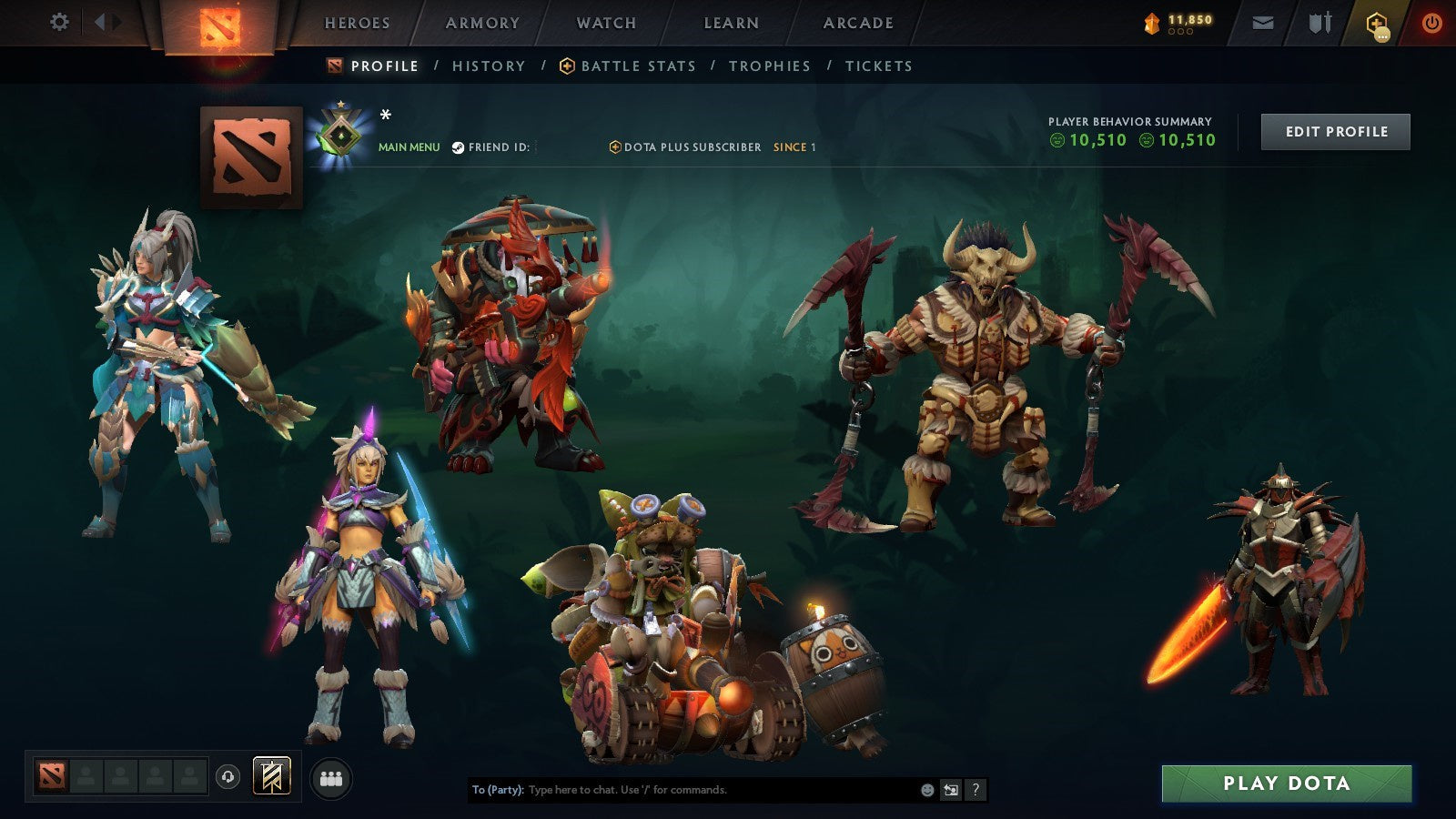Open the ARCADE menu
This screenshot has height=819, width=1456.
pos(859,23)
